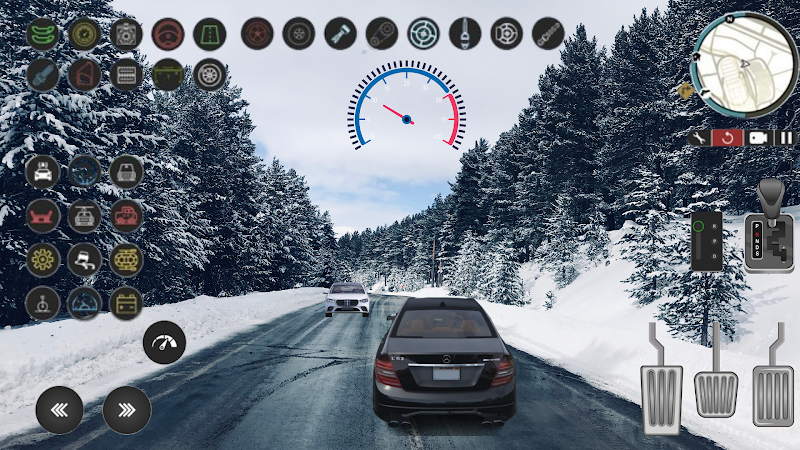This screenshot has height=450, width=800.
Task: Select the green road icon
Action: point(209,34)
